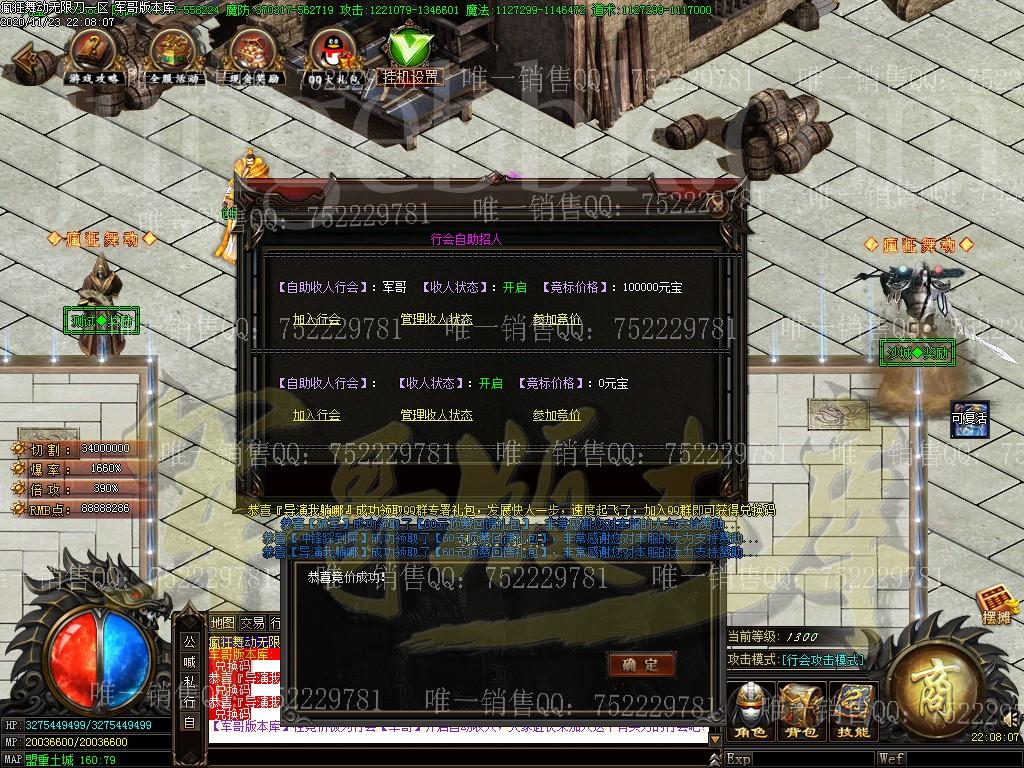Open the 游戏攻略 game guide icon
Viewport: 1024px width, 768px height.
click(93, 53)
